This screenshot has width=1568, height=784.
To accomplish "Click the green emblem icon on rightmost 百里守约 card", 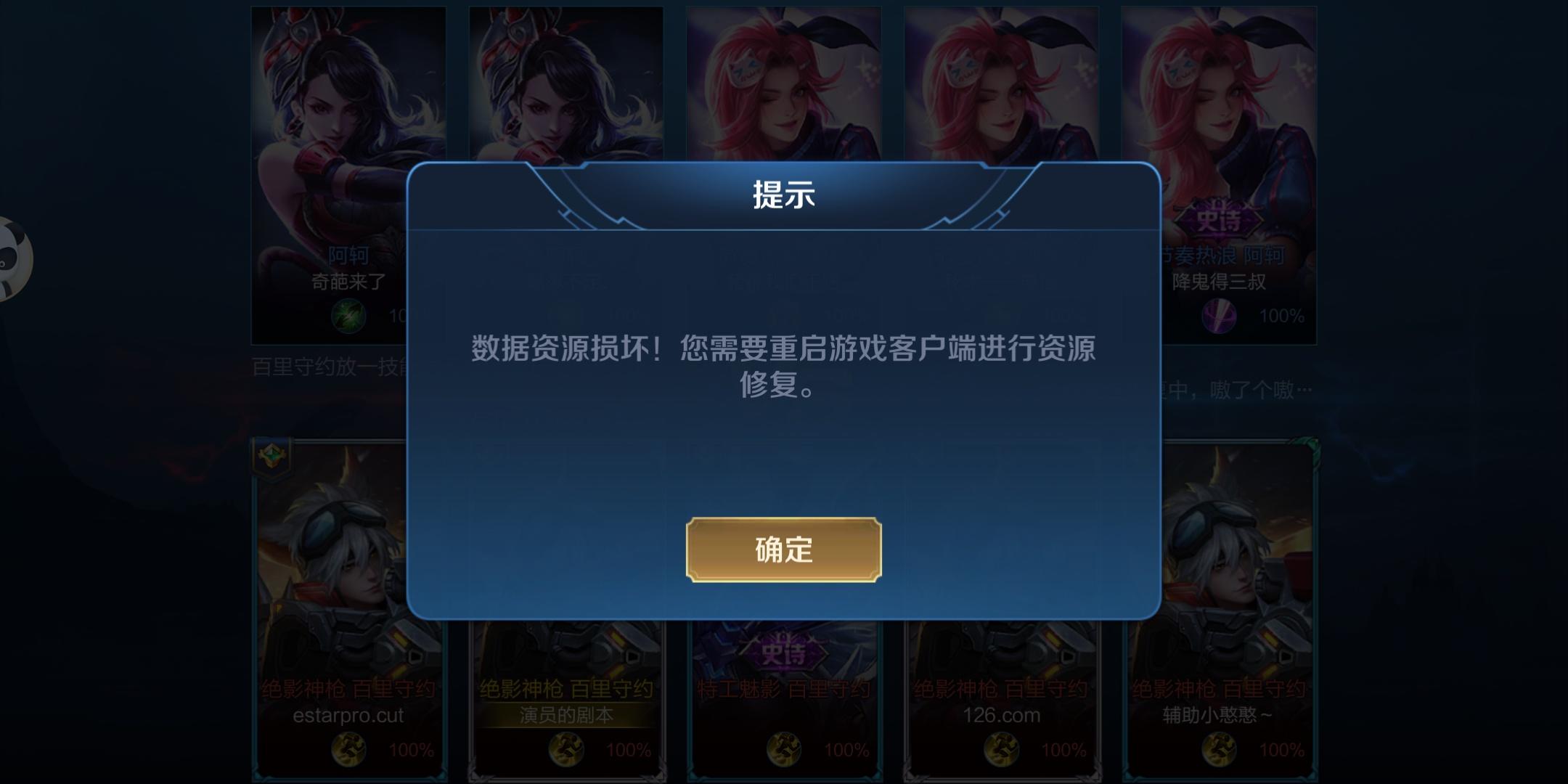I will [1312, 446].
